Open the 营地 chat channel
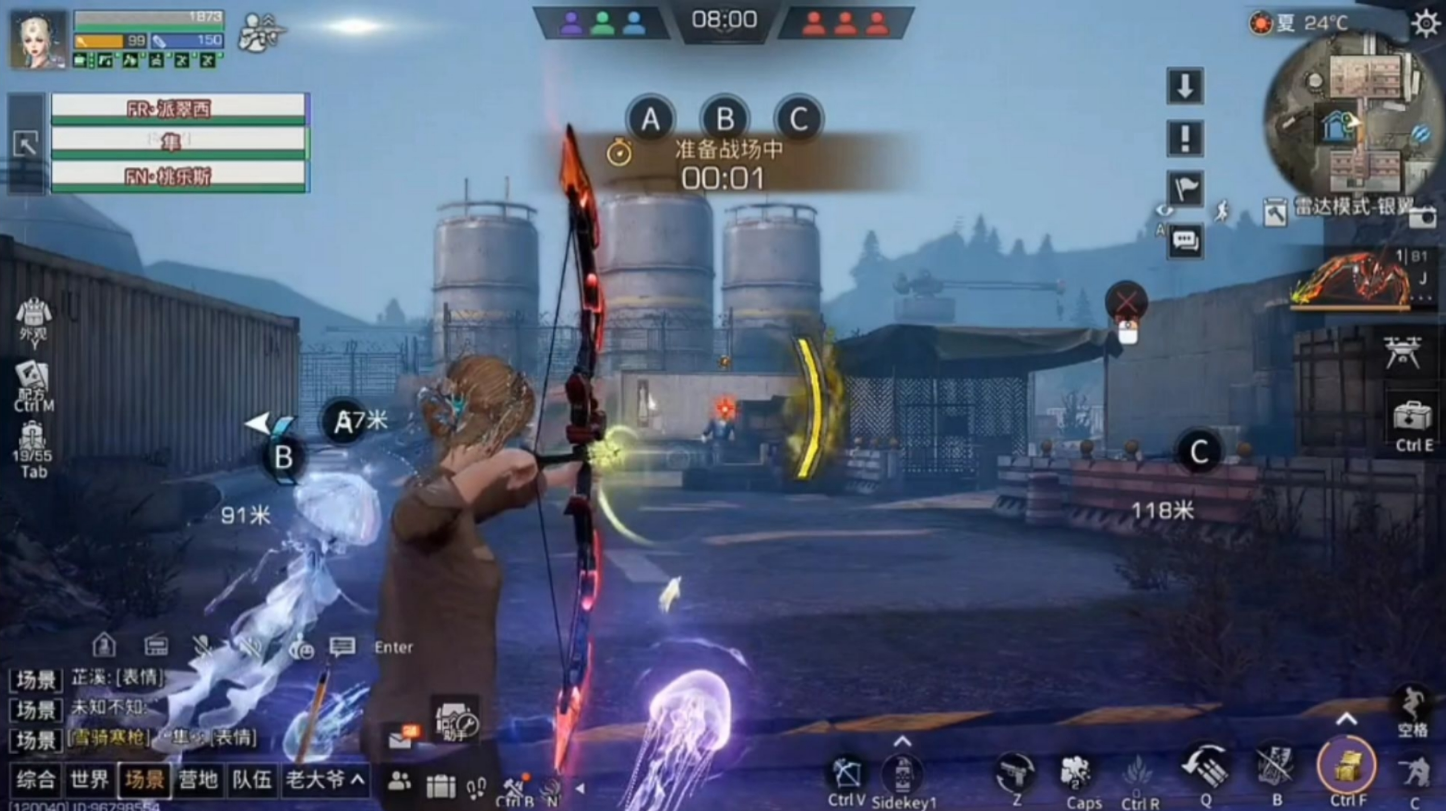This screenshot has width=1446, height=811. [198, 780]
